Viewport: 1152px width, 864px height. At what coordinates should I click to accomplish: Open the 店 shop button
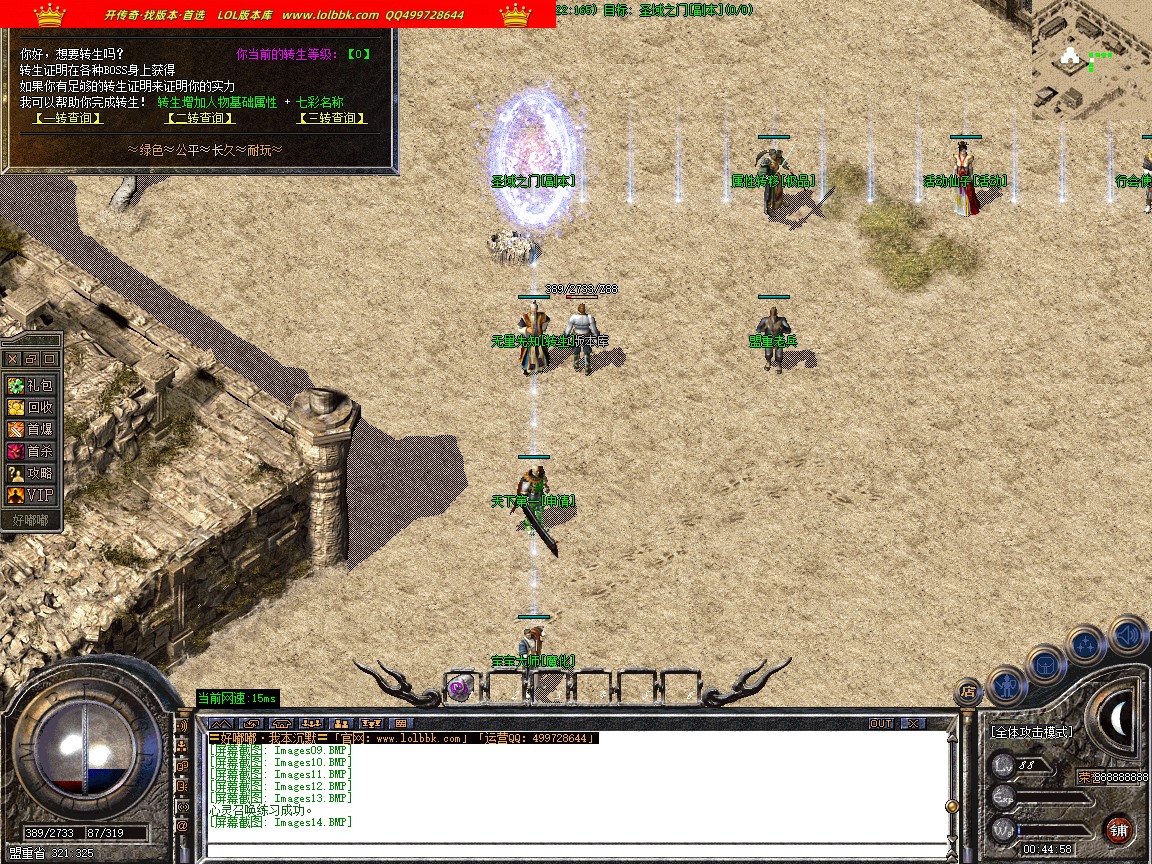(x=967, y=690)
